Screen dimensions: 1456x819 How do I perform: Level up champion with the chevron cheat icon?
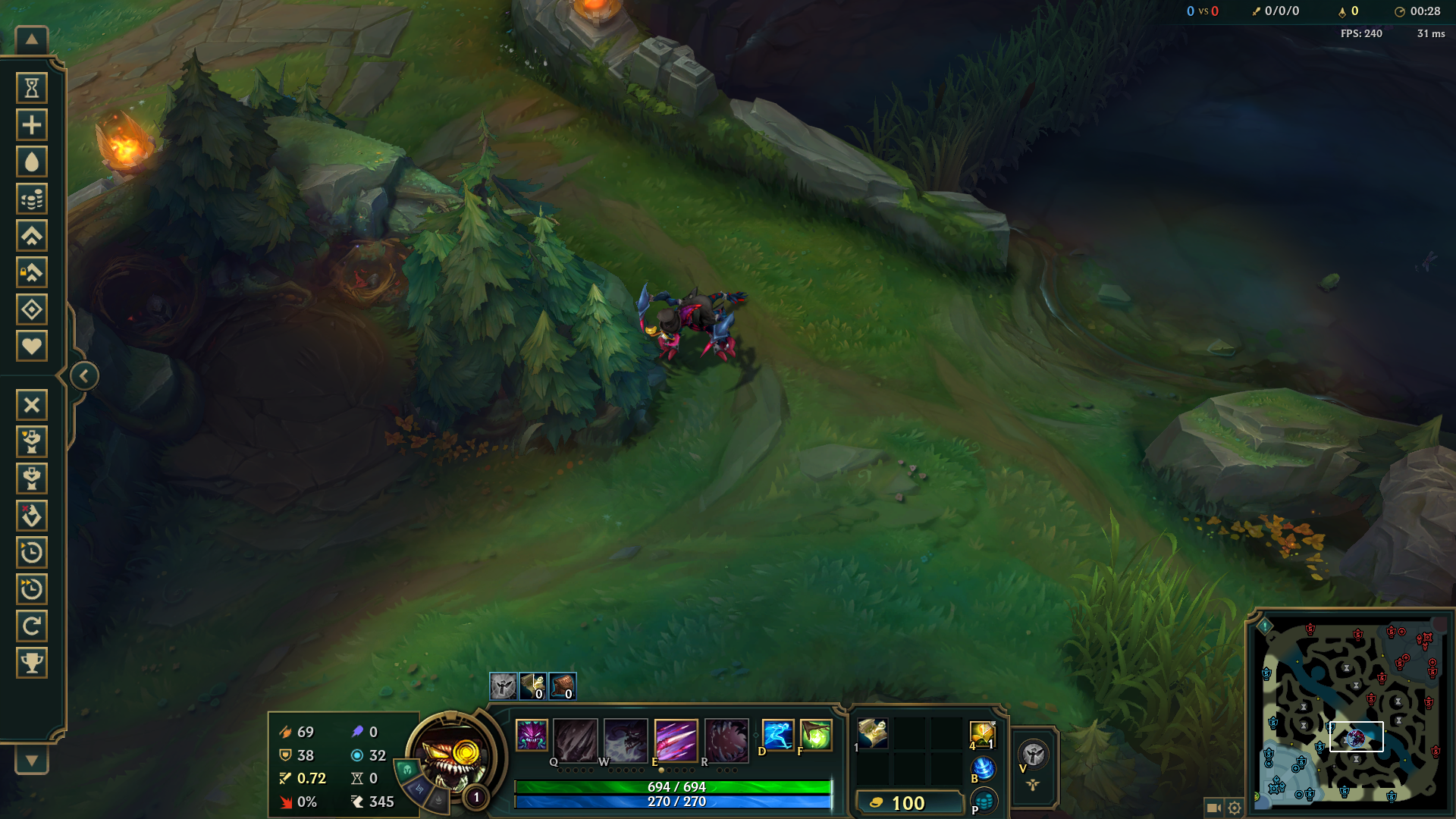click(32, 236)
